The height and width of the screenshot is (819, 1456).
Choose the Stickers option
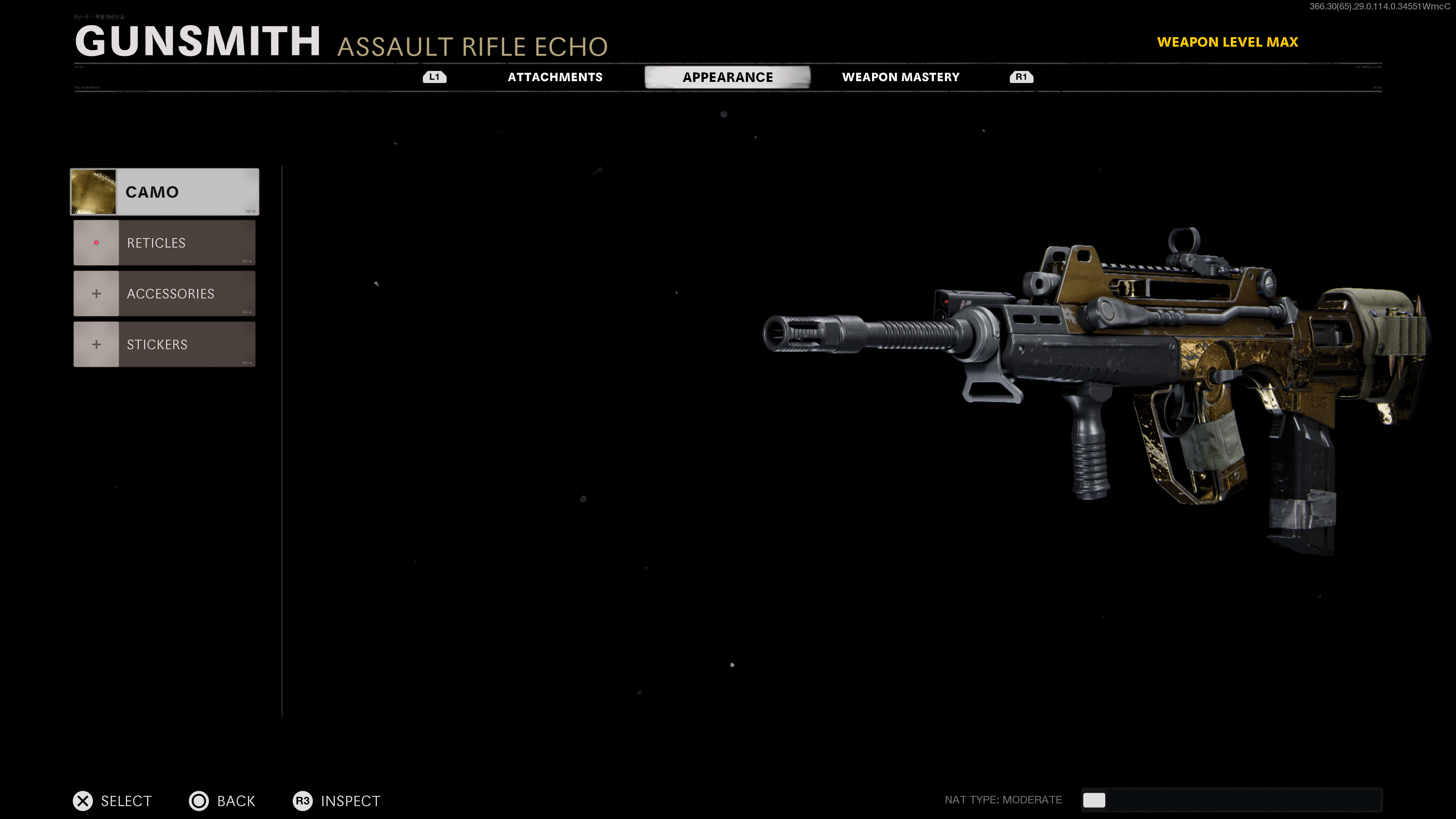tap(164, 344)
